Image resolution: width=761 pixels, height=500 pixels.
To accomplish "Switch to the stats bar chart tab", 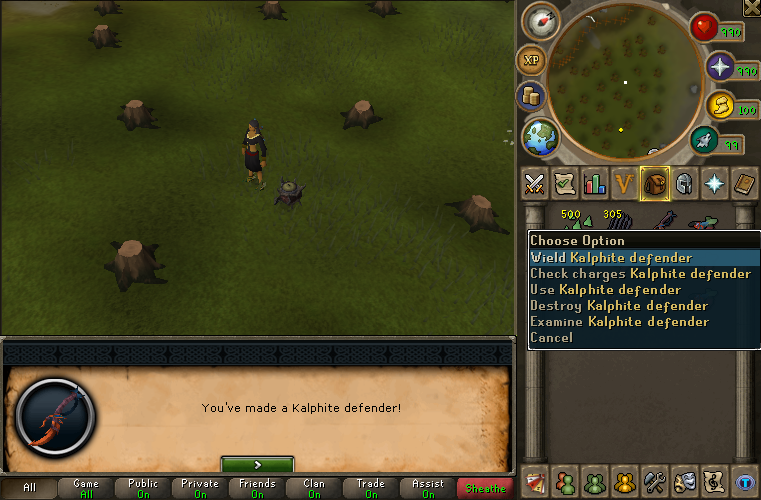I will coord(595,184).
